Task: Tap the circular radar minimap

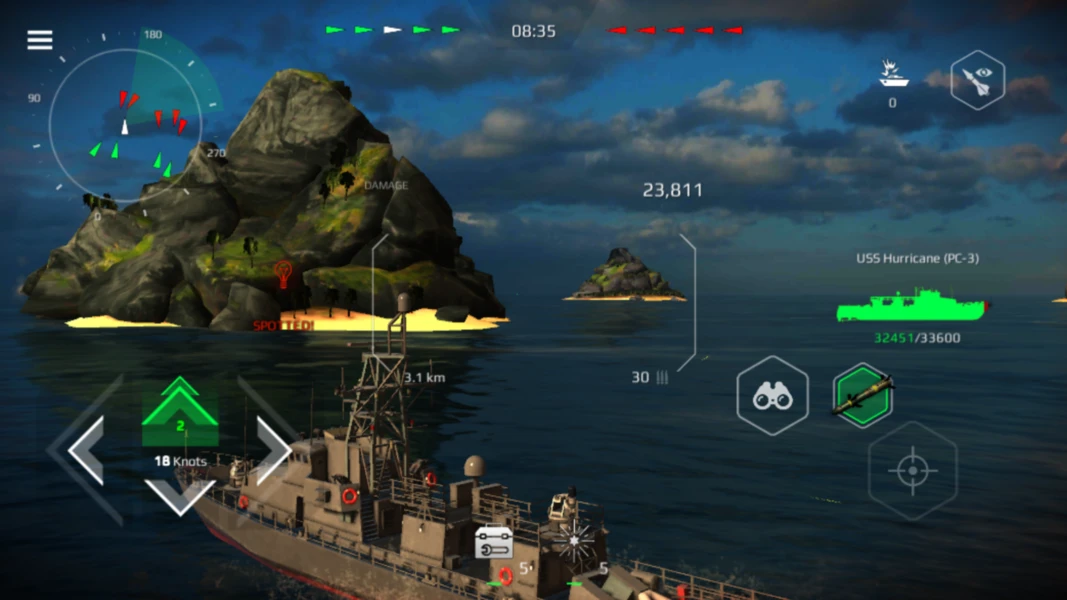Action: click(x=125, y=125)
